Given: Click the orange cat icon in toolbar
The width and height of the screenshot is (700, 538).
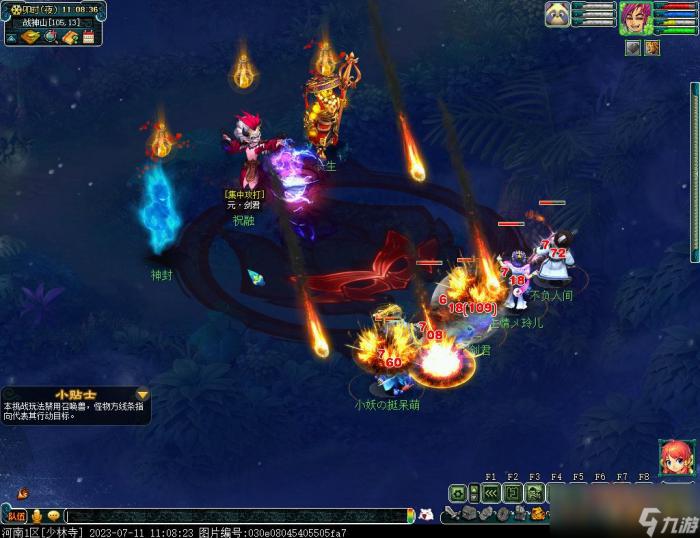Looking at the screenshot, I should click(536, 514).
